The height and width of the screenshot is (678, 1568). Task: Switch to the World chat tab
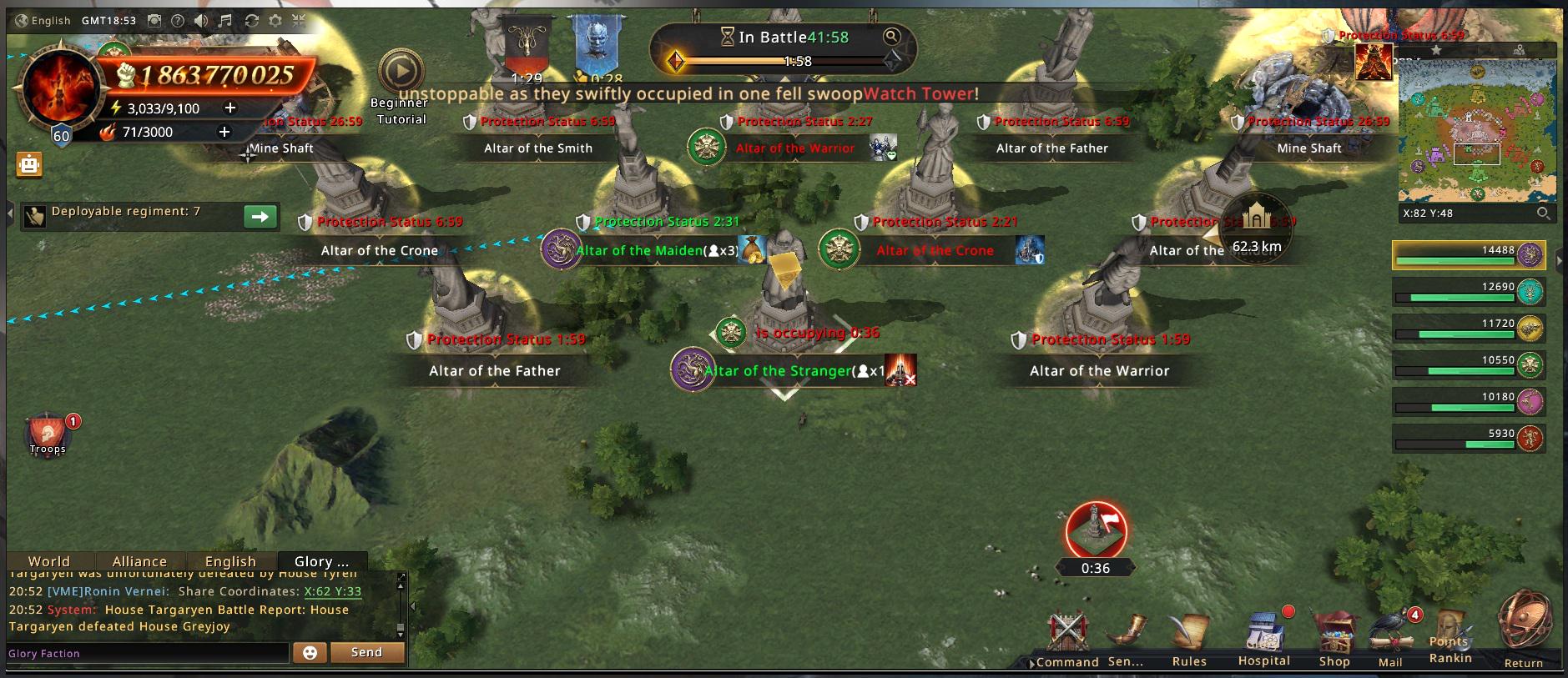point(49,561)
